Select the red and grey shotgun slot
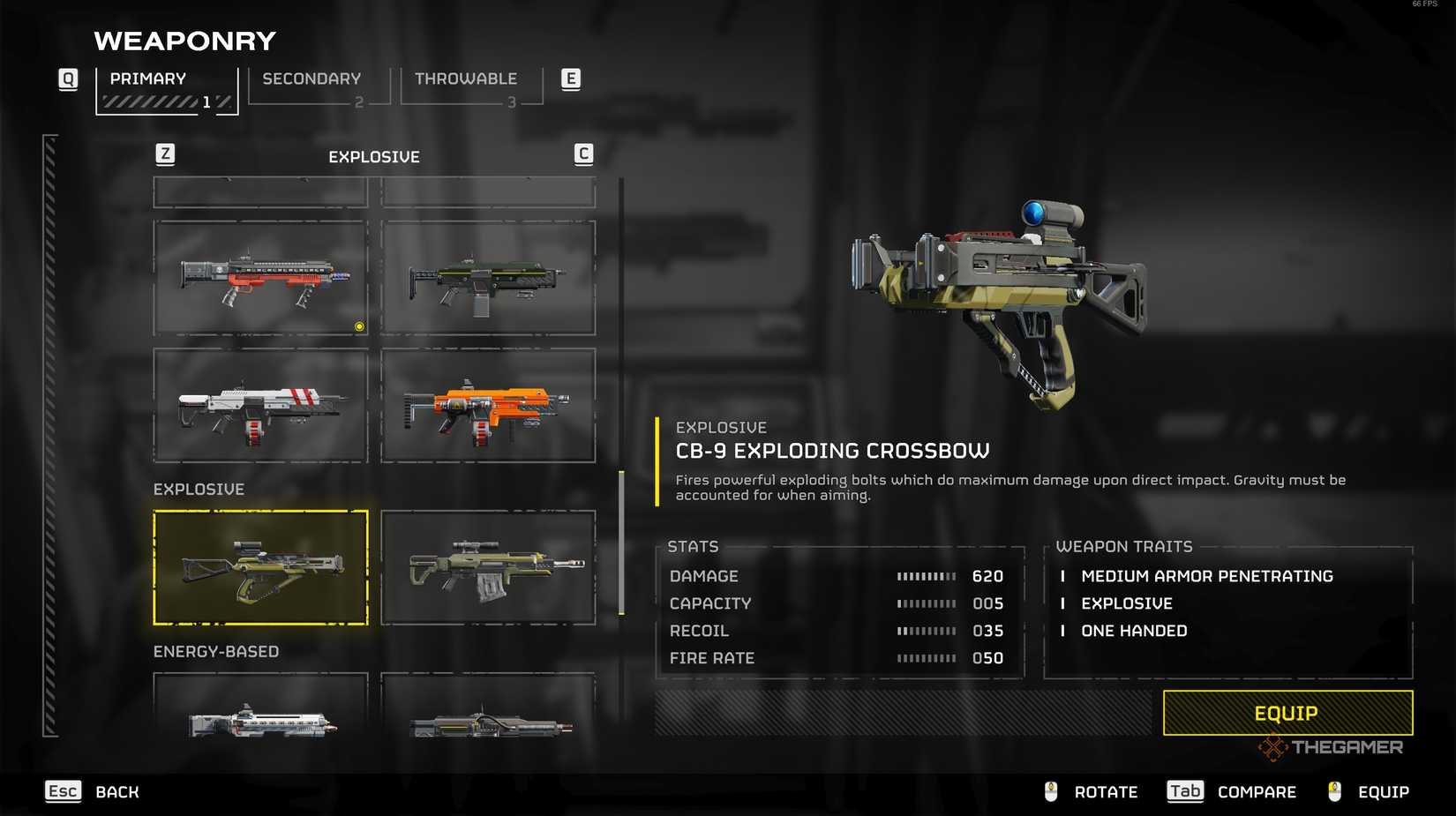Image resolution: width=1456 pixels, height=816 pixels. click(x=260, y=278)
